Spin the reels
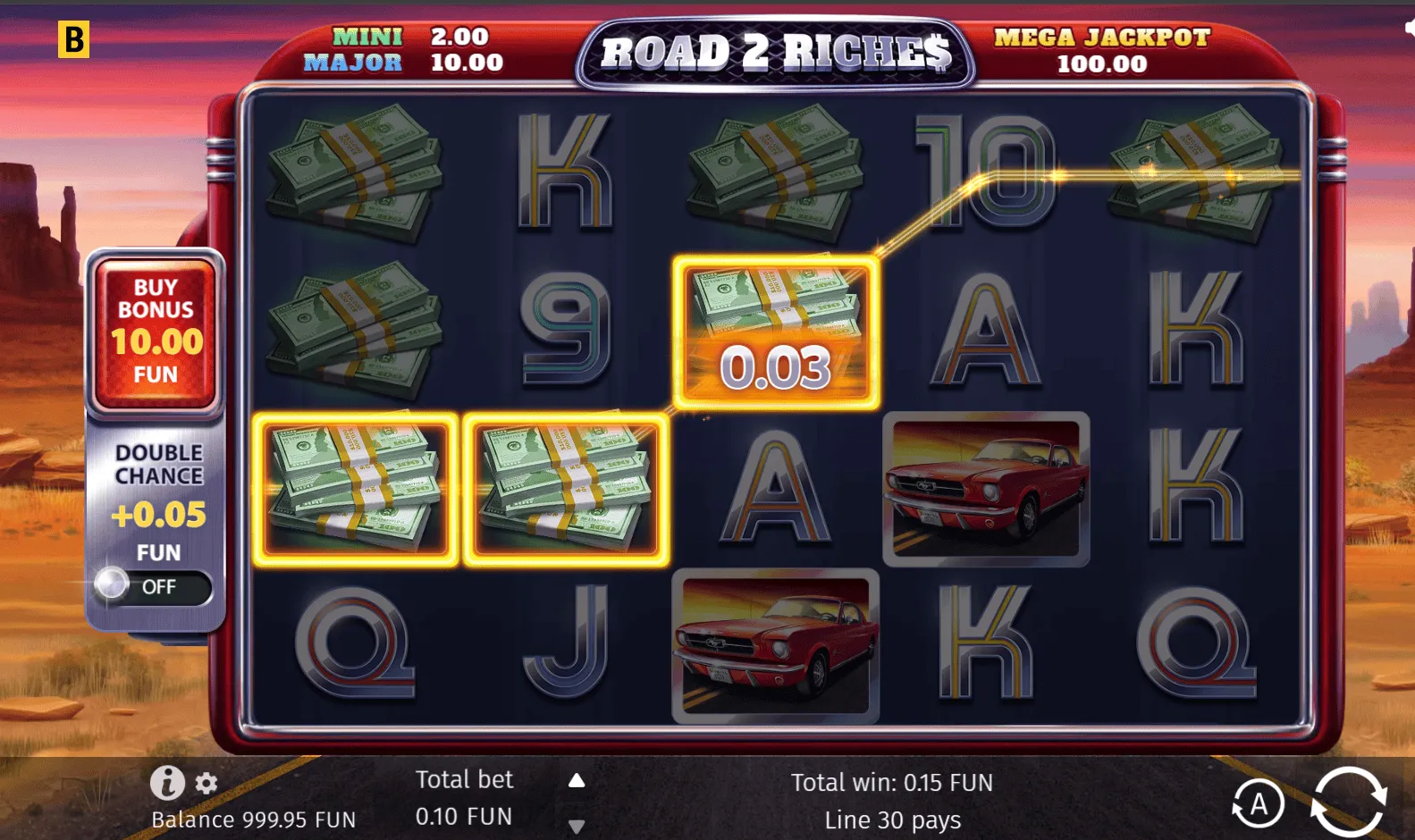This screenshot has height=840, width=1415. coord(1349,802)
